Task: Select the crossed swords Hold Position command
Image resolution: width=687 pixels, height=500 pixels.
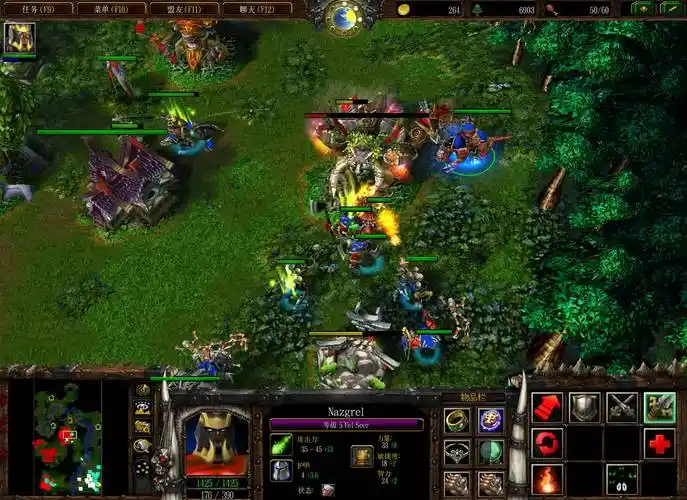Action: pos(622,407)
